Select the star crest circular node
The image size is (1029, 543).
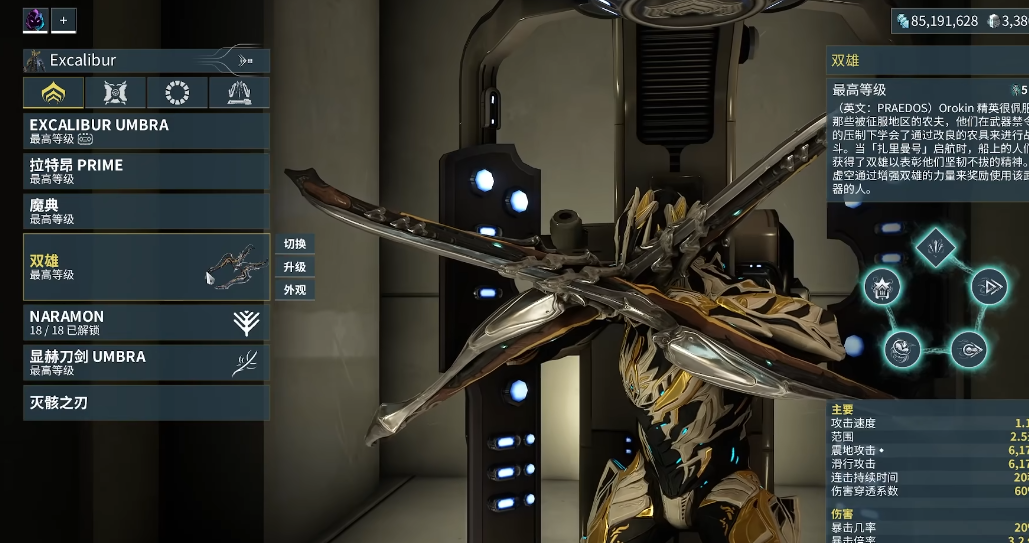coord(882,287)
